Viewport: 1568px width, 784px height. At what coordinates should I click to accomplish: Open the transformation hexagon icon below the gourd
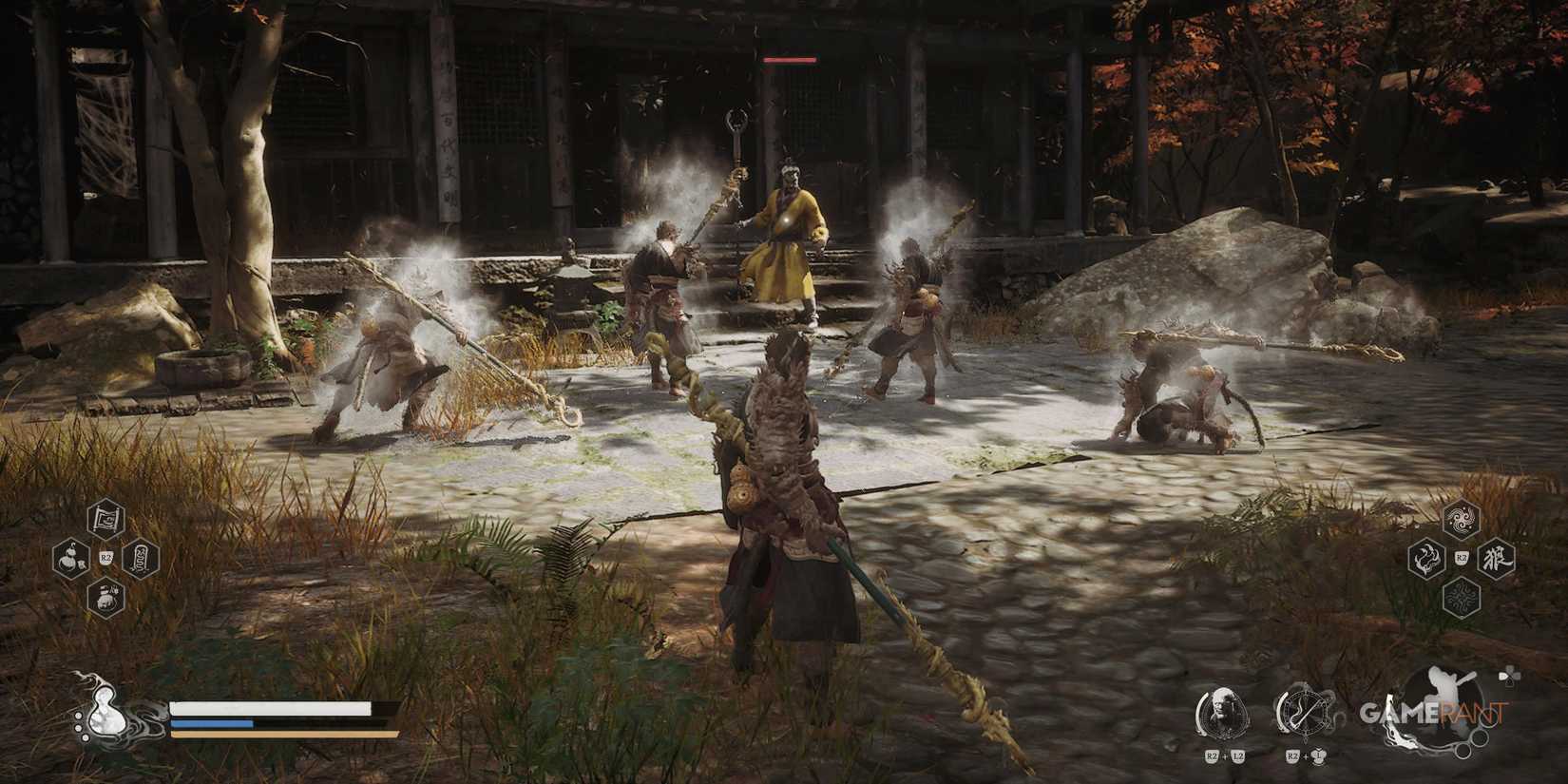point(105,598)
